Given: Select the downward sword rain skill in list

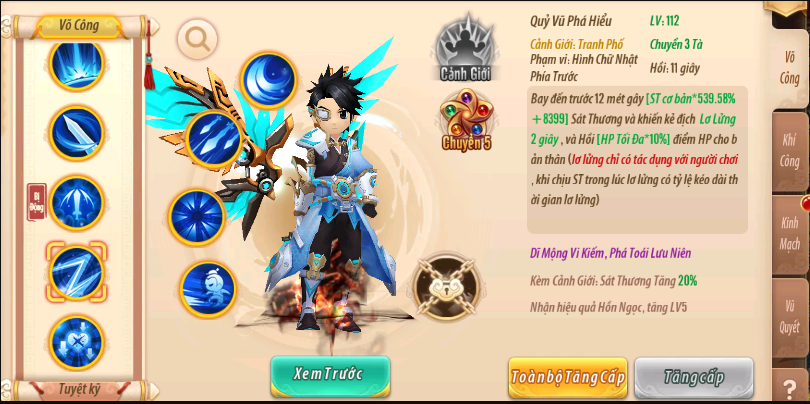Looking at the screenshot, I should click(x=76, y=201).
